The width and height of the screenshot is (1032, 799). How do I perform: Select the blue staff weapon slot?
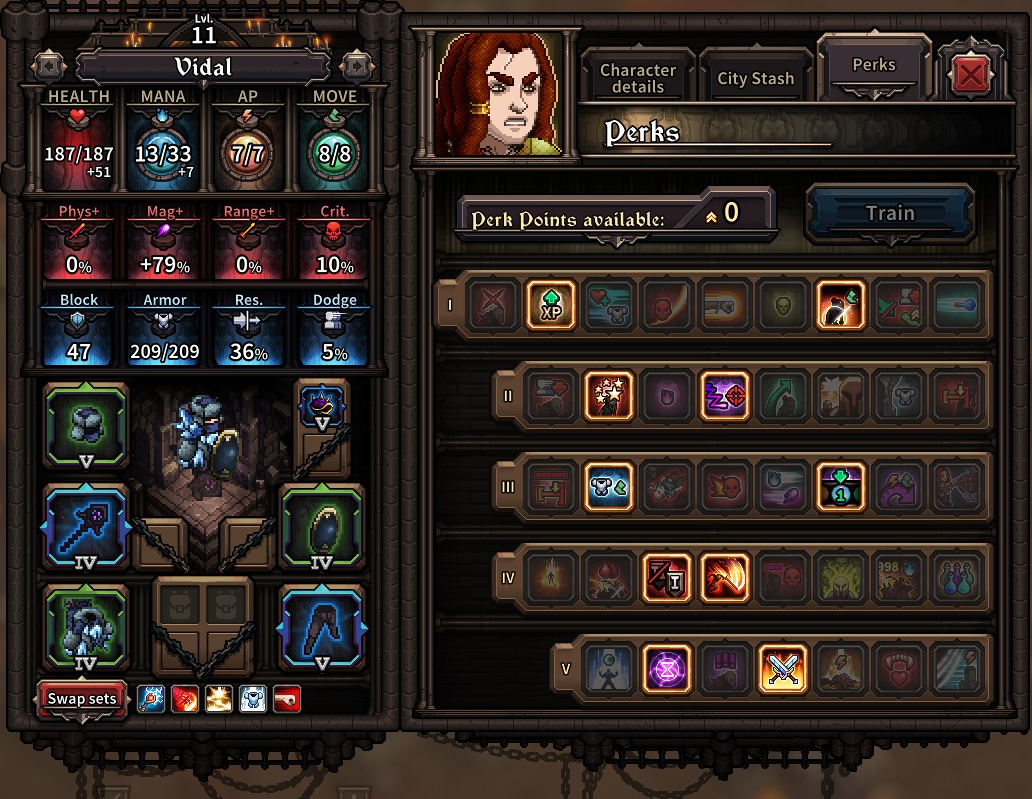(x=86, y=527)
